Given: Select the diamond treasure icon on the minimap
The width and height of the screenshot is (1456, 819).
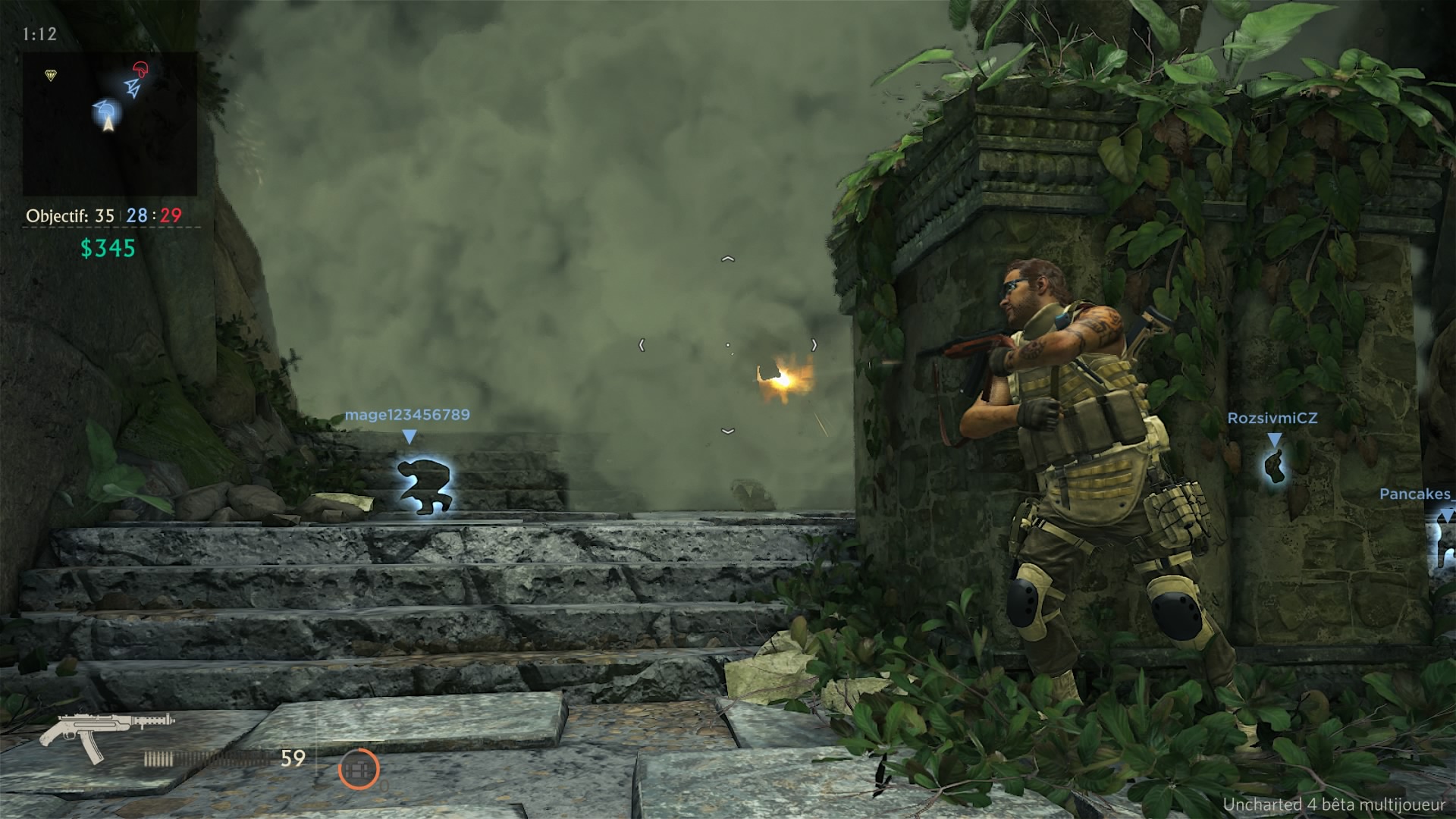Looking at the screenshot, I should click(x=50, y=73).
